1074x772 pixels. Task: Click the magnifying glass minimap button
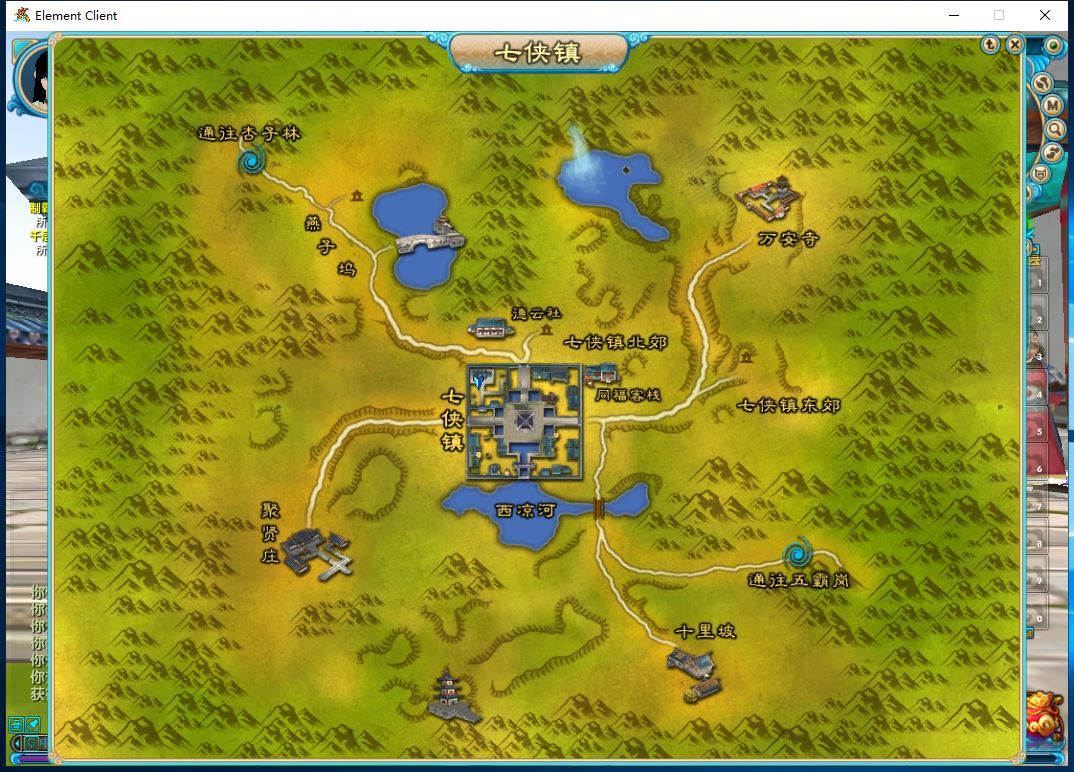pos(1054,130)
